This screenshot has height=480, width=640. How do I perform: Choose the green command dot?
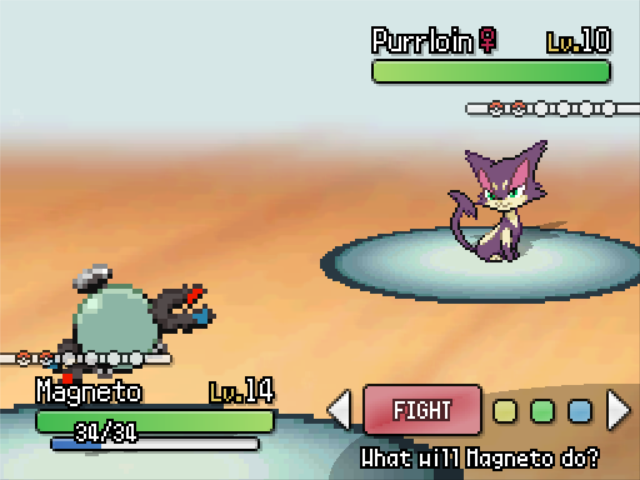[x=542, y=411]
